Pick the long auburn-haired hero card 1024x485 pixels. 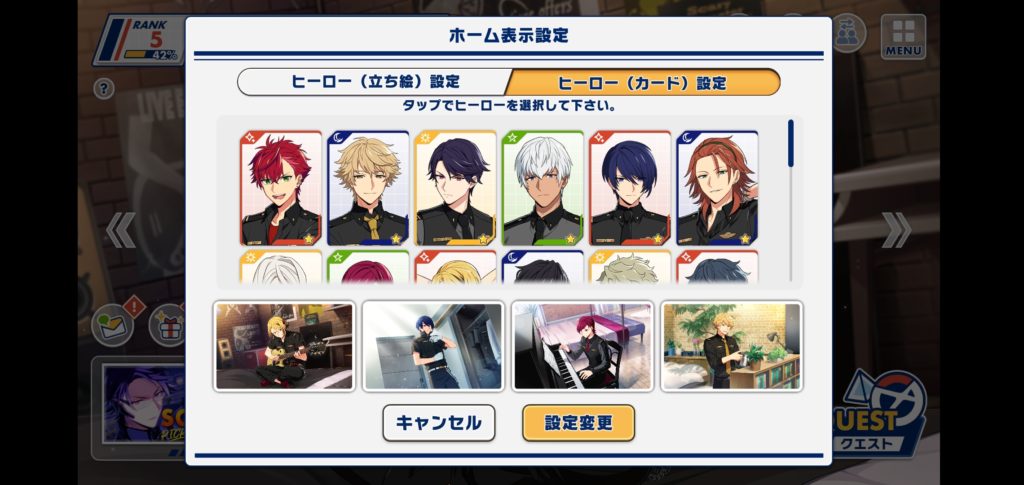[716, 188]
